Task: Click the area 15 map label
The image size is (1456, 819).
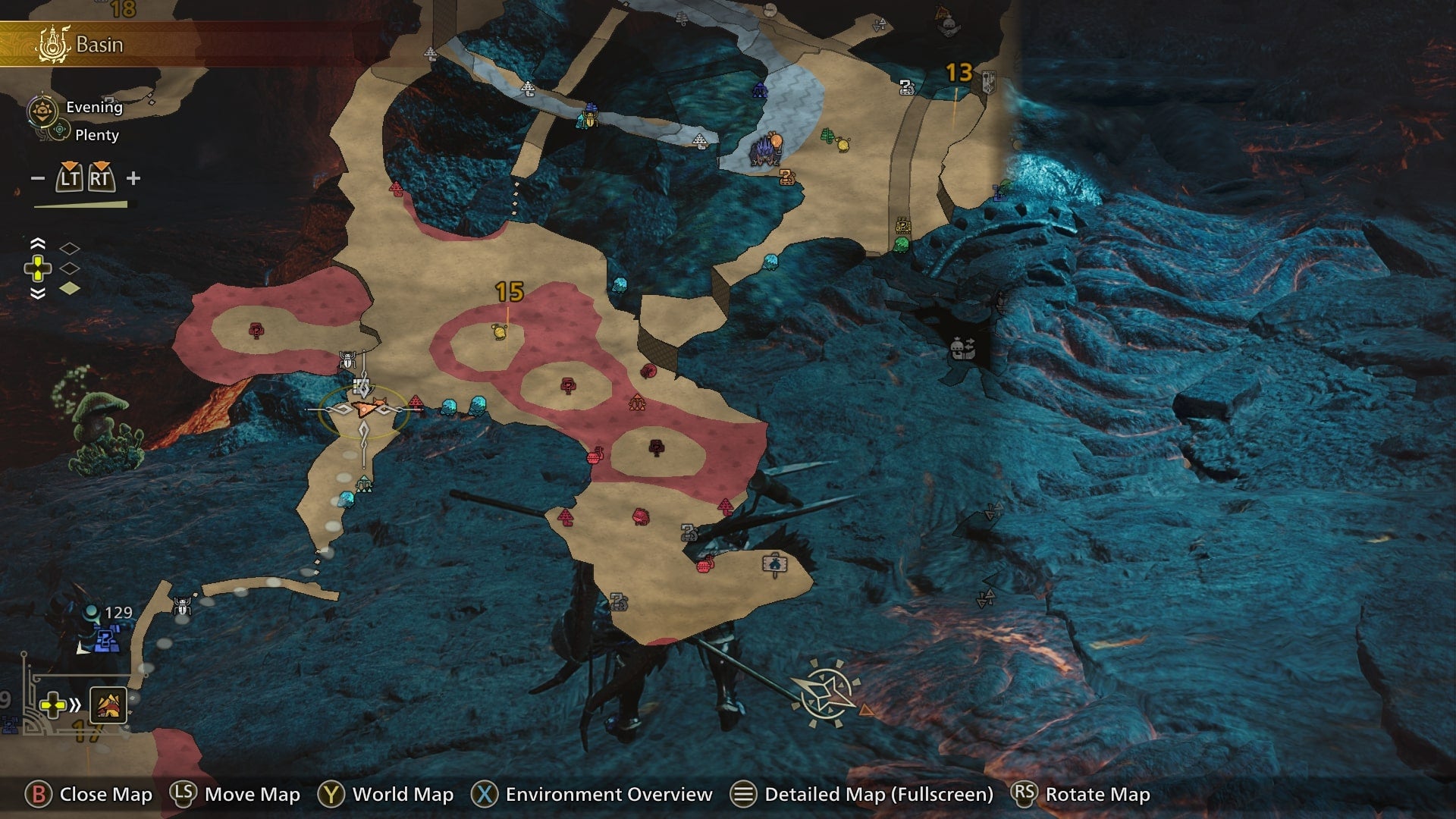Action: pos(509,292)
